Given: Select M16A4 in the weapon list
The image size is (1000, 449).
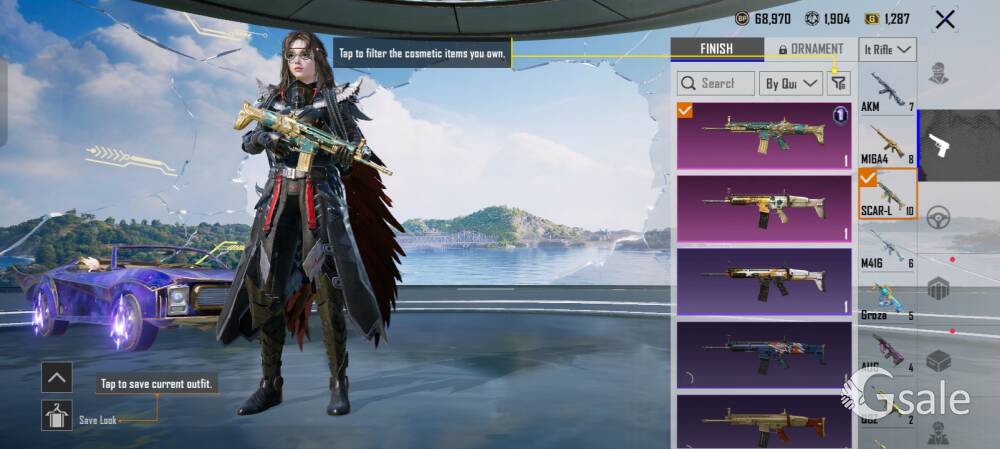Looking at the screenshot, I should pyautogui.click(x=887, y=145).
